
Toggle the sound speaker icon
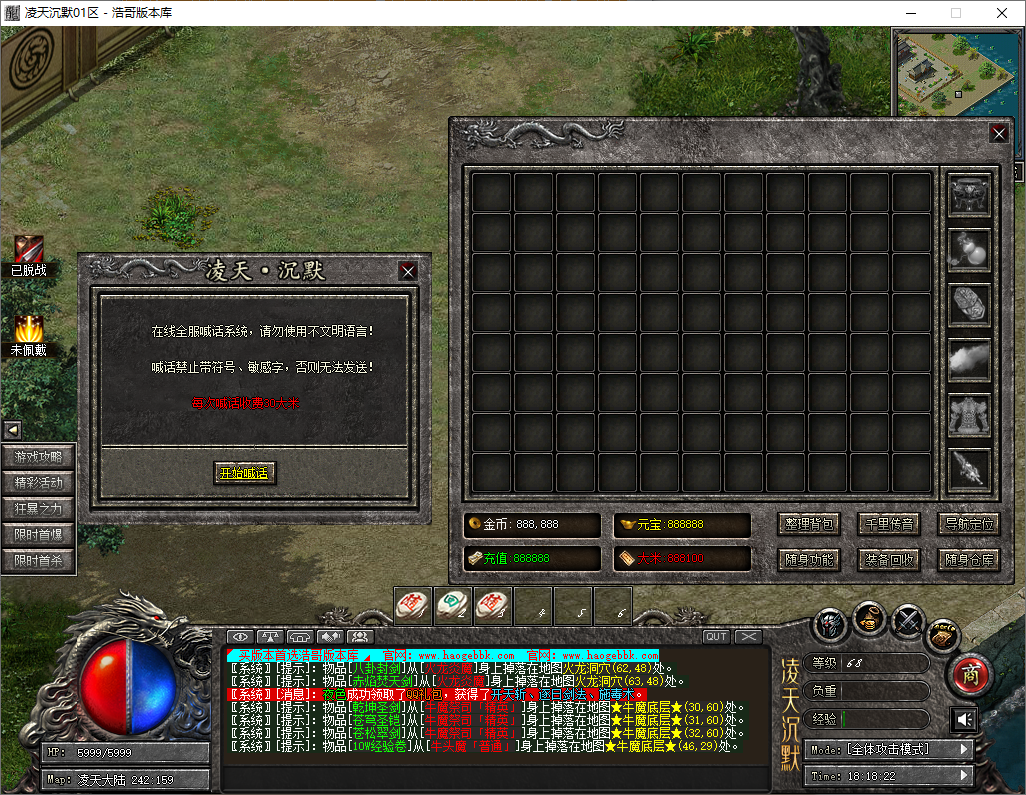click(x=964, y=719)
